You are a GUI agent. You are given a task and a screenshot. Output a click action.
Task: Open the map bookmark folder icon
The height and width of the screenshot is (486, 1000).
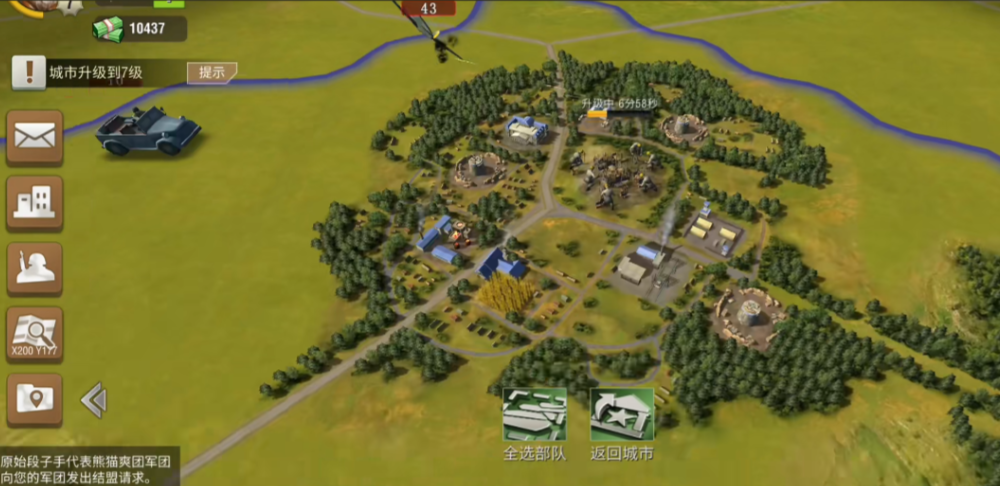pyautogui.click(x=35, y=400)
